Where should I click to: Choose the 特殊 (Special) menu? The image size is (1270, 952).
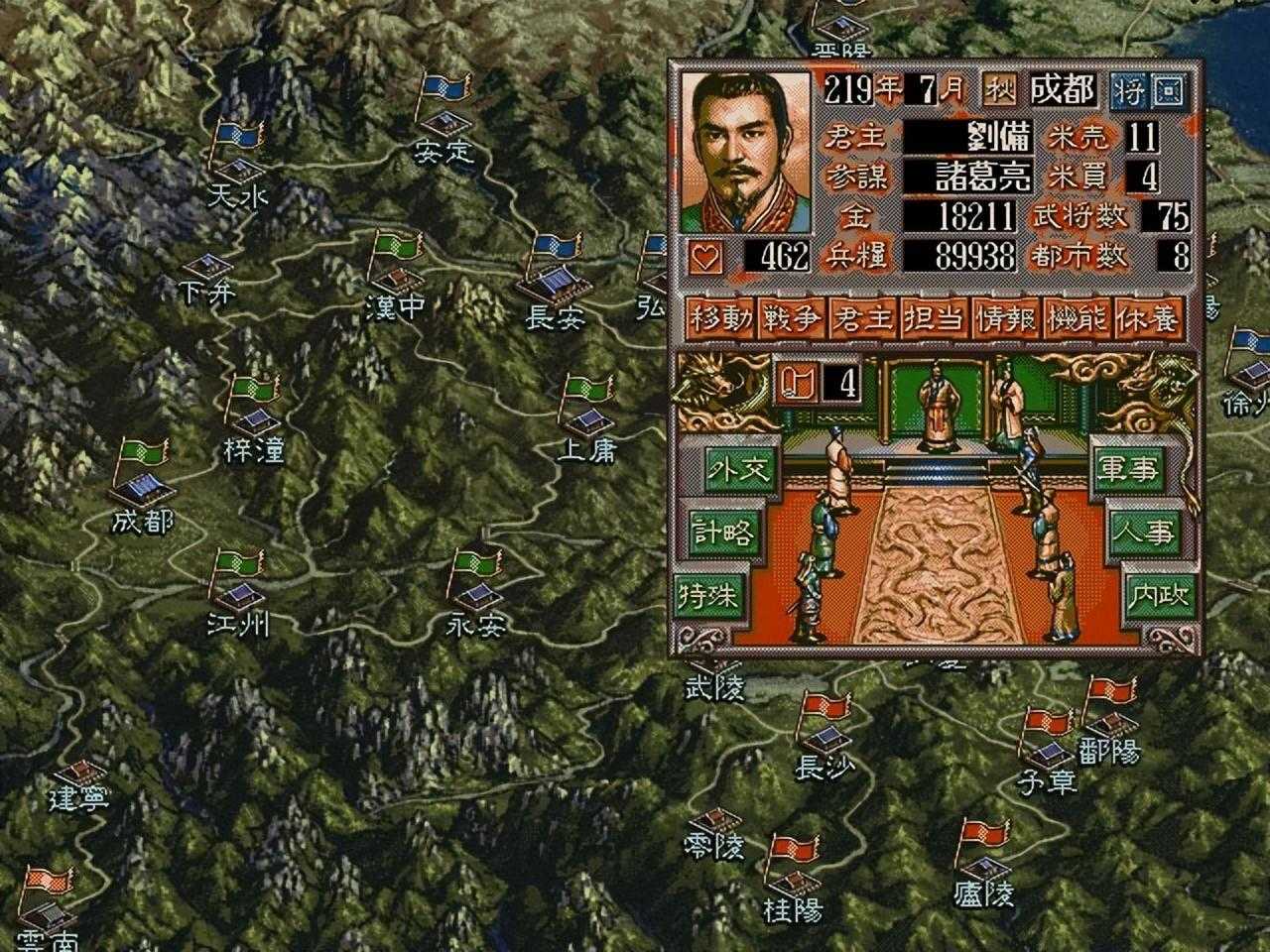[708, 595]
